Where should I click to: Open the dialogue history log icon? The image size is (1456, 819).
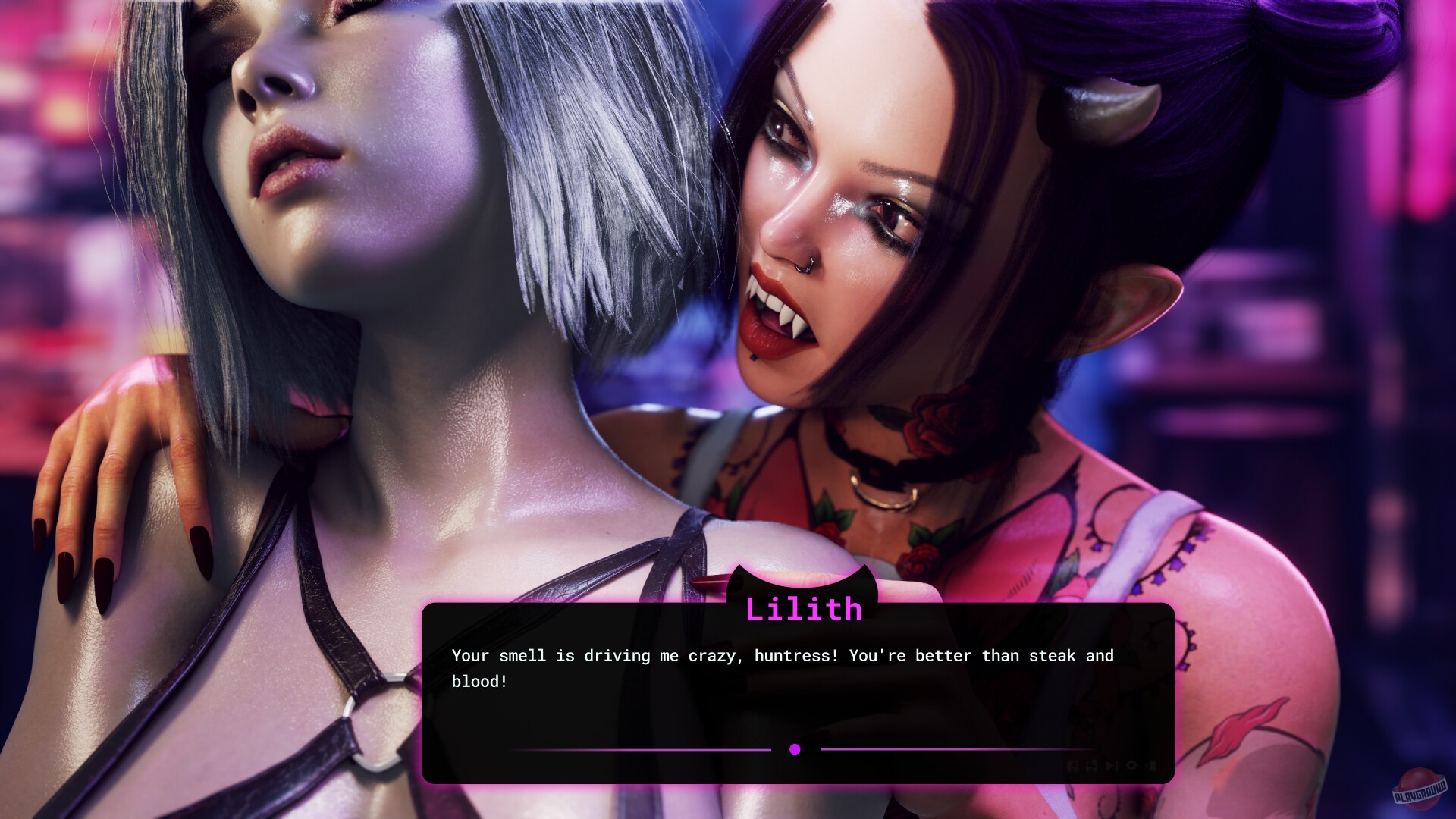click(1150, 766)
